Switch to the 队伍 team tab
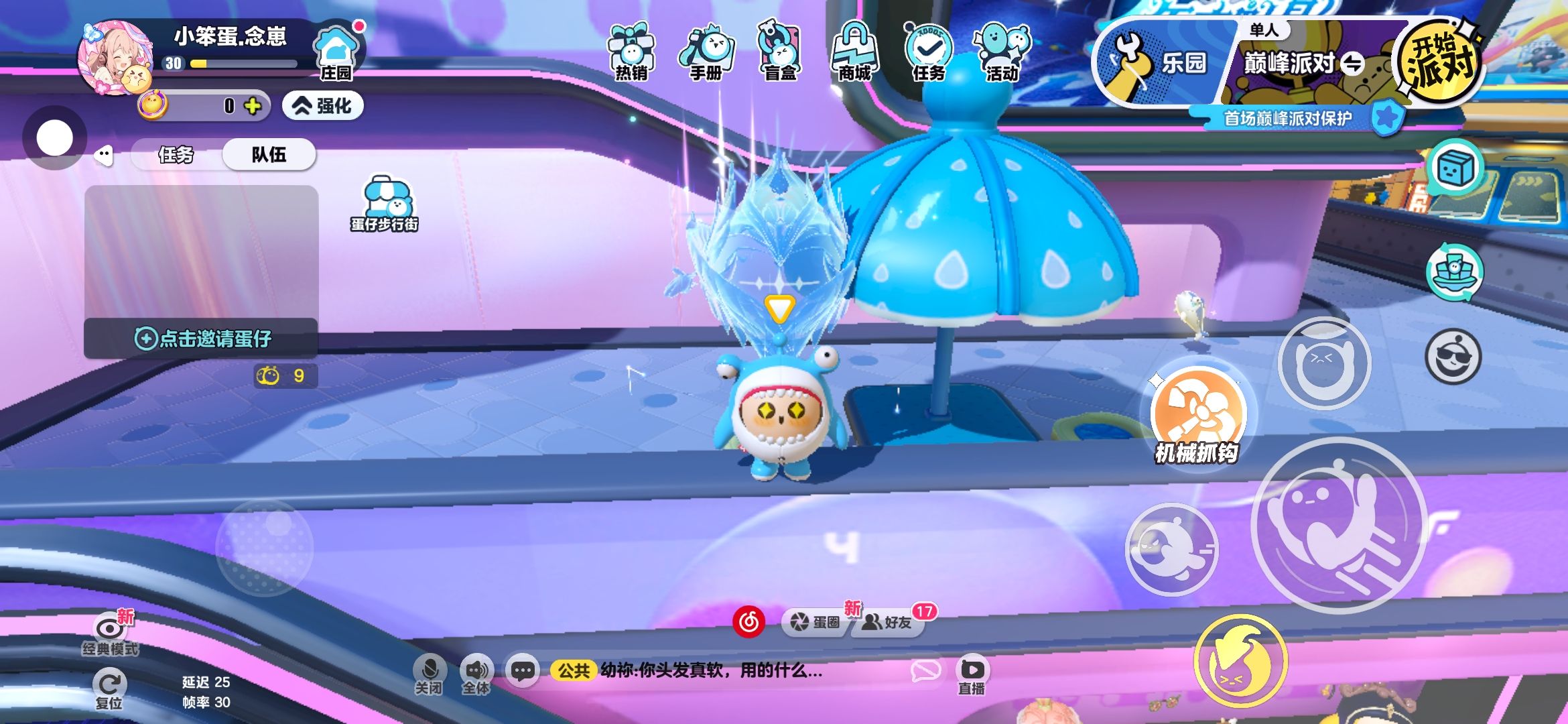1568x724 pixels. pyautogui.click(x=269, y=155)
